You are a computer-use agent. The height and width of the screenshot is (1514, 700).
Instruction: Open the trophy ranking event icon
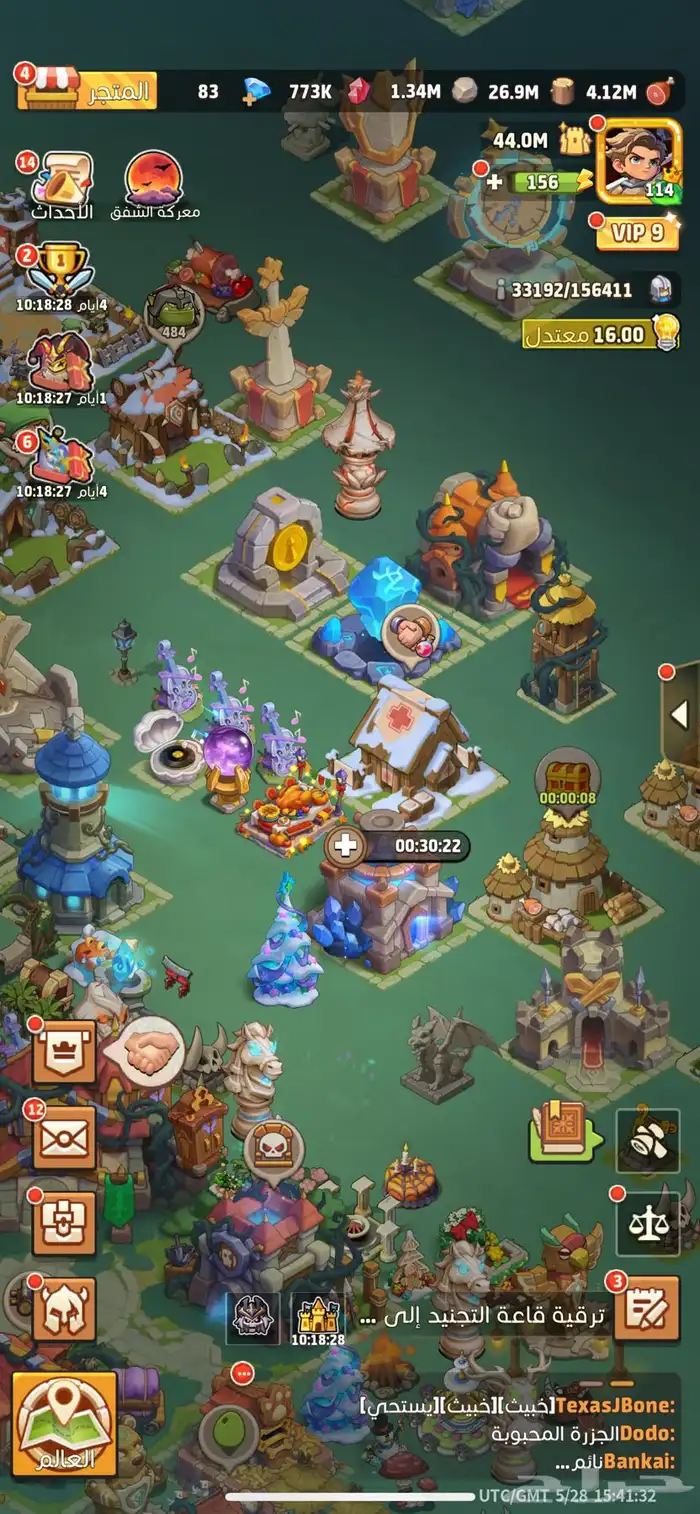click(x=59, y=270)
